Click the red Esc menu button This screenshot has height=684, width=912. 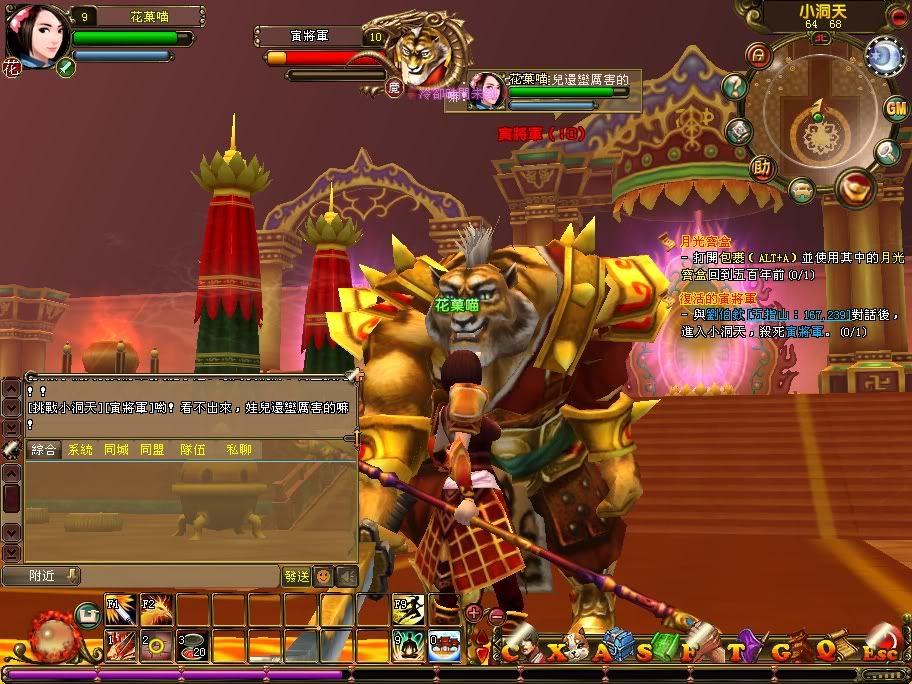coord(881,647)
